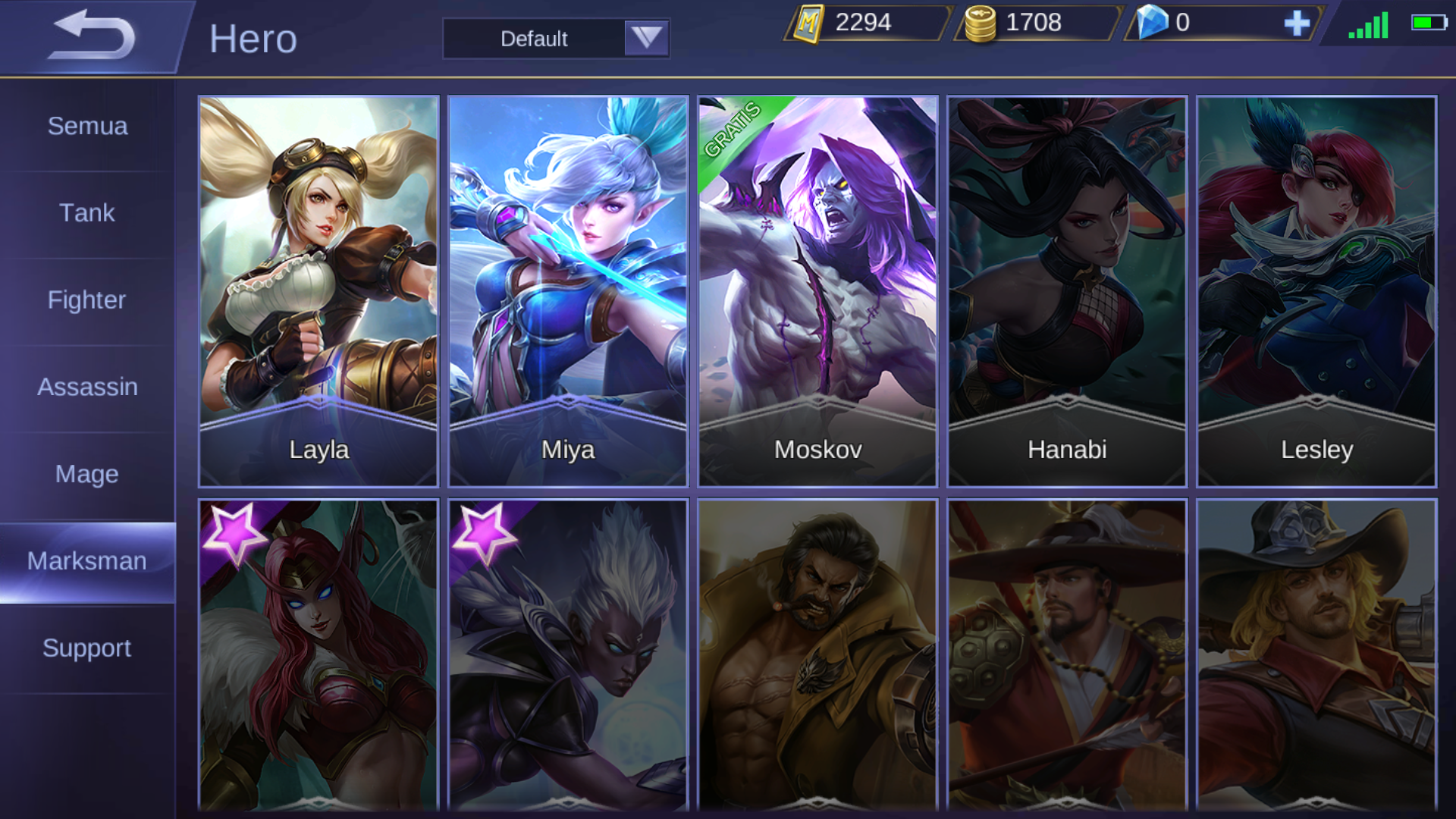Open the Mage hero list
Screen dimensions: 1456x819
(x=87, y=474)
